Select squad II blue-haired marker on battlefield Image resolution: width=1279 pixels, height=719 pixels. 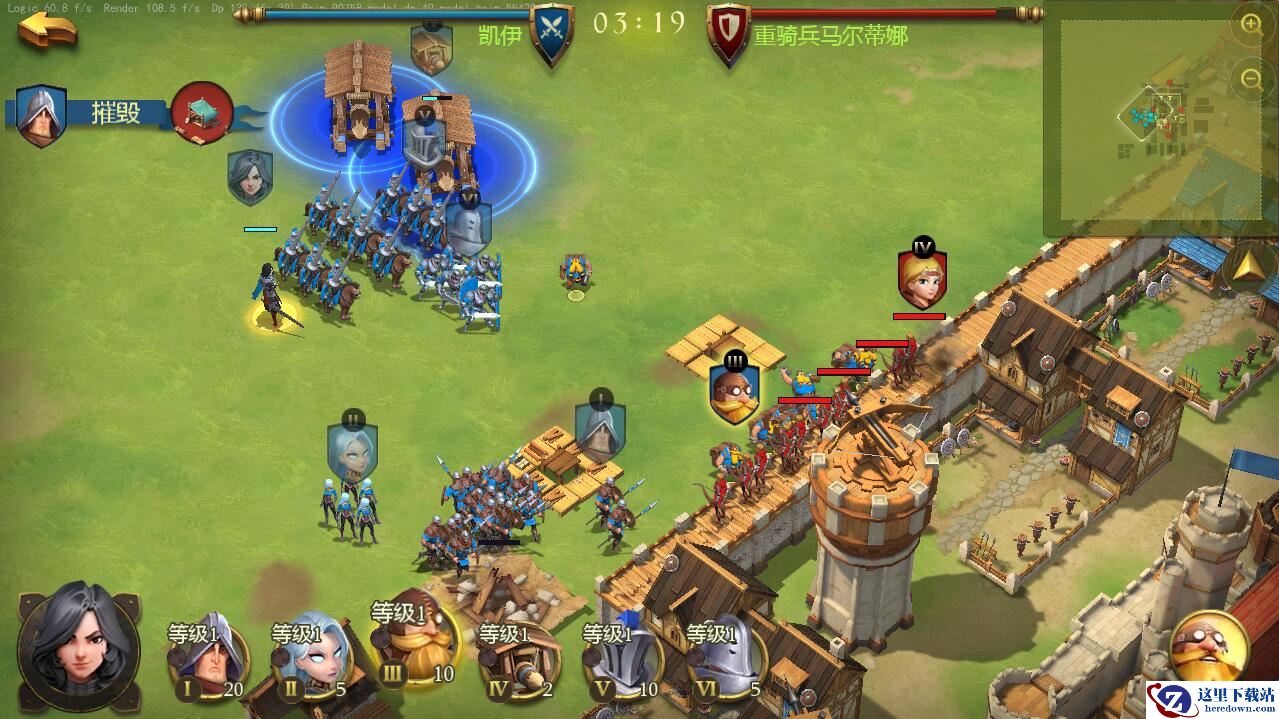click(352, 450)
